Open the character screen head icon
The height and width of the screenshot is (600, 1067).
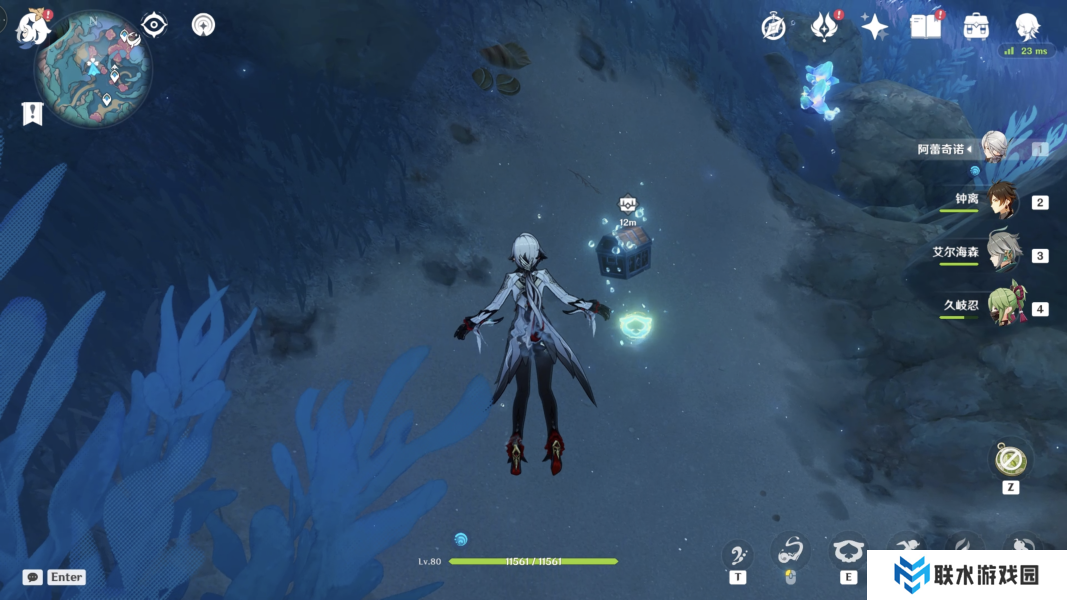[x=1027, y=26]
